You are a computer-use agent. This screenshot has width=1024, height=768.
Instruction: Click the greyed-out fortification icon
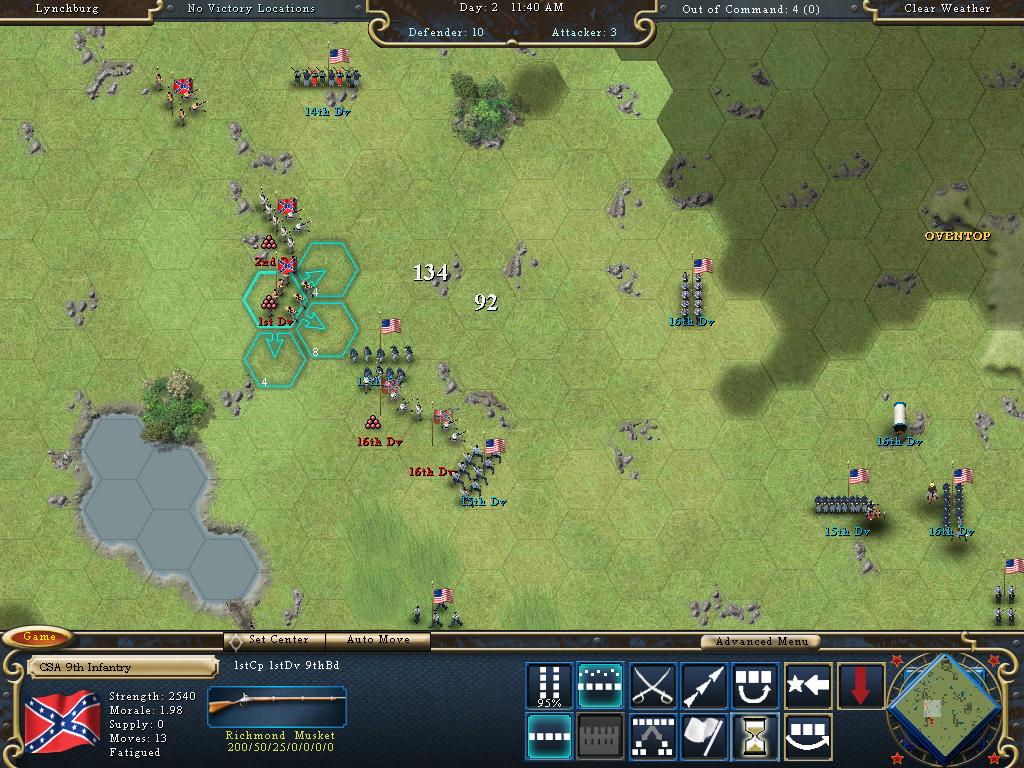[600, 737]
